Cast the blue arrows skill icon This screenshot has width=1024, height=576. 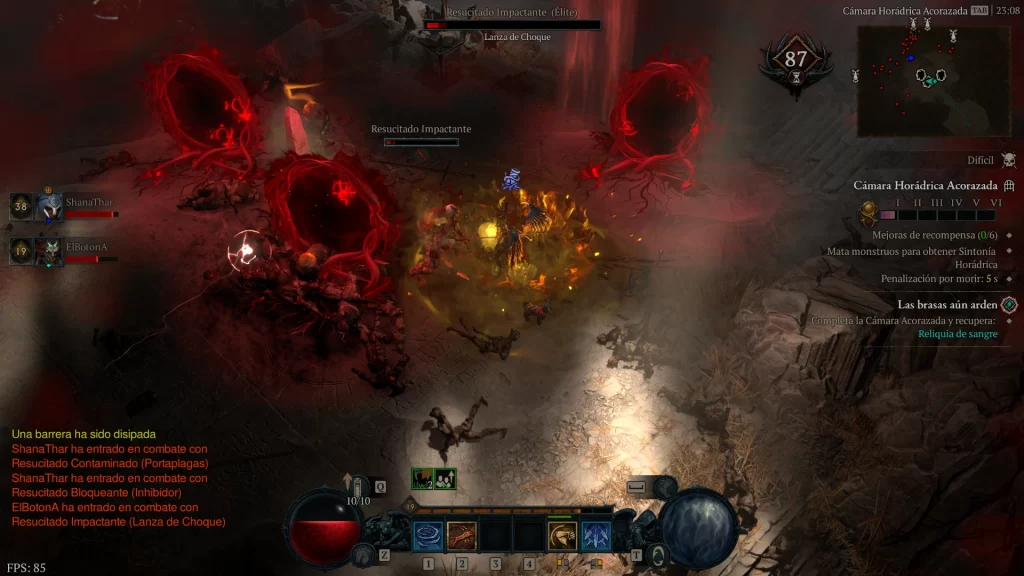pyautogui.click(x=596, y=536)
